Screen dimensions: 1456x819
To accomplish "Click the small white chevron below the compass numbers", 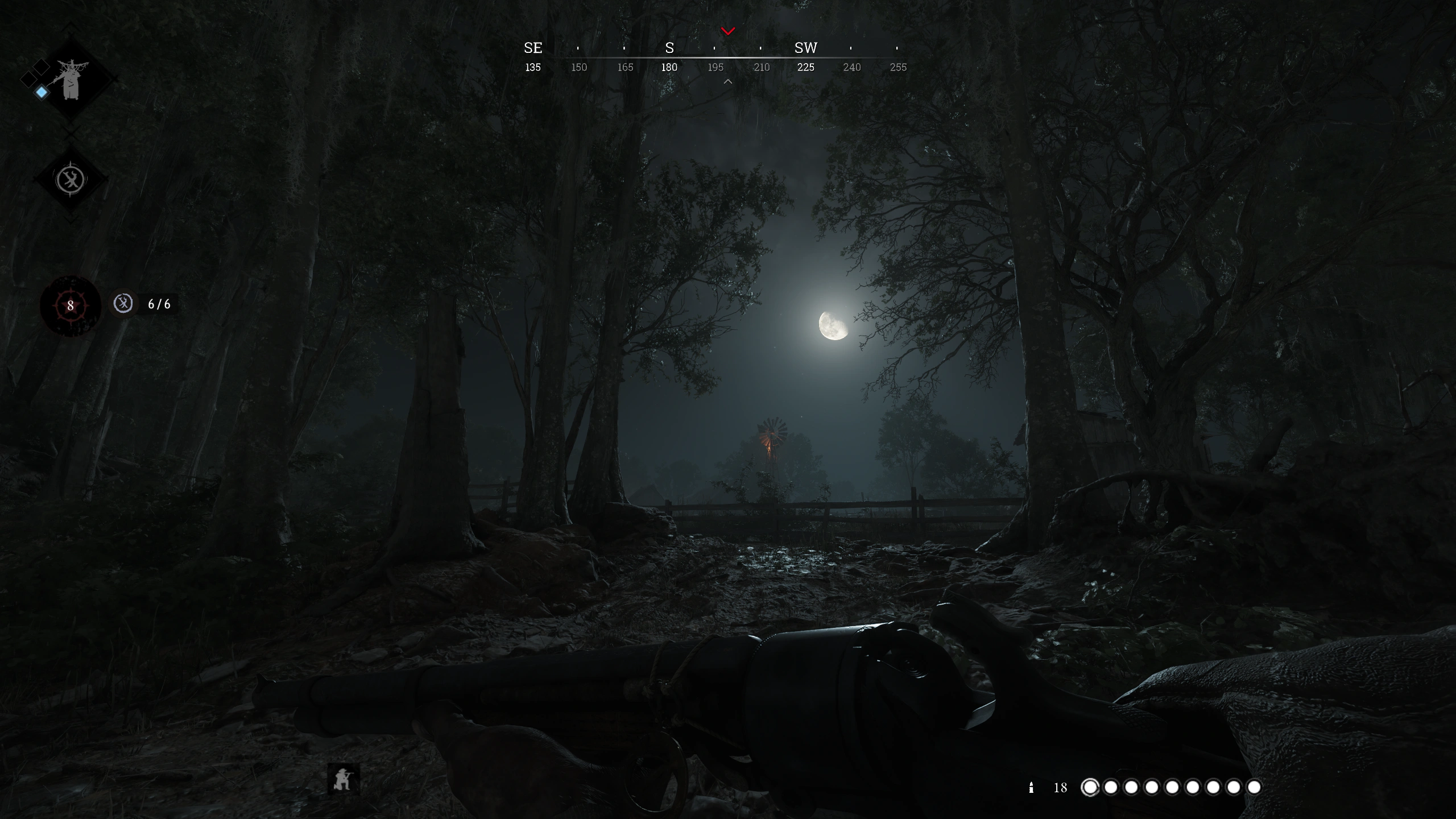I will point(727,81).
